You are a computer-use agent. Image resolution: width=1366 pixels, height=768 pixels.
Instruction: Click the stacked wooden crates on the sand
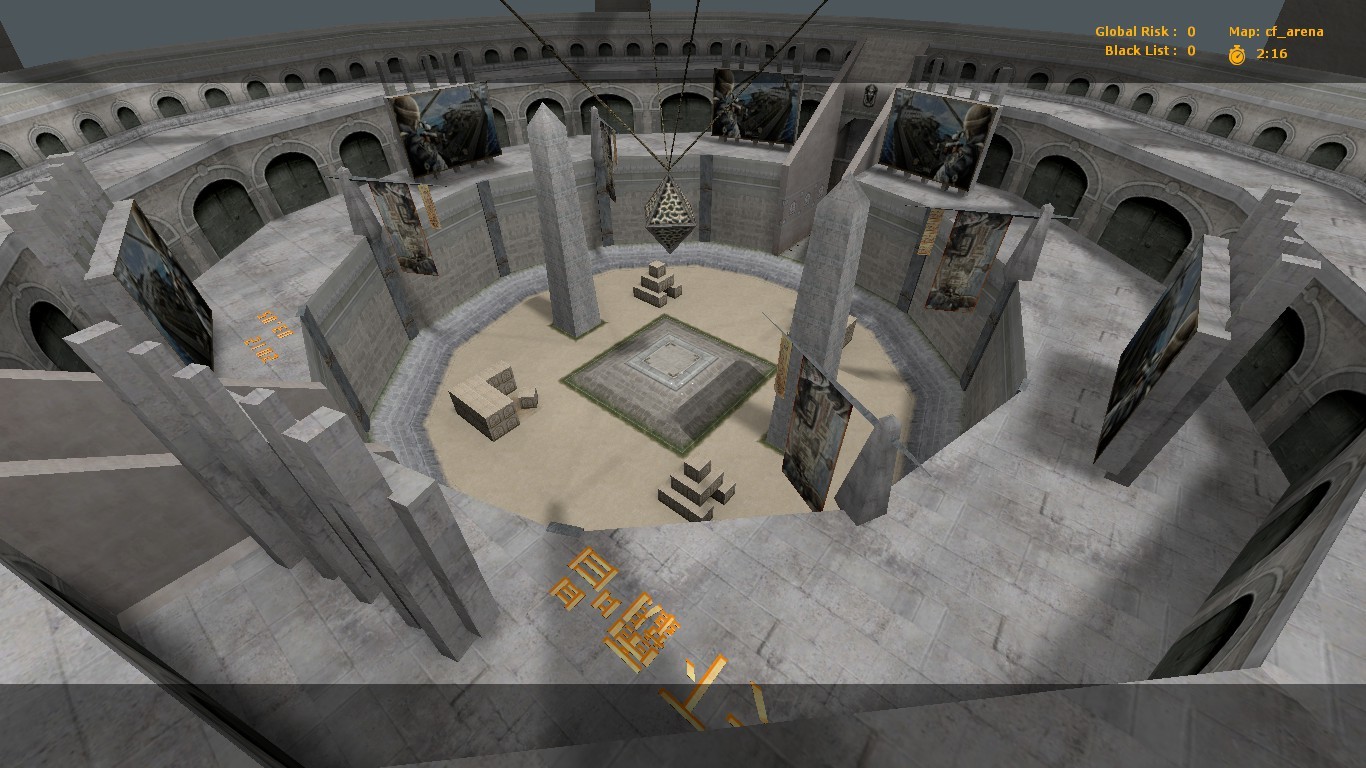pos(490,400)
